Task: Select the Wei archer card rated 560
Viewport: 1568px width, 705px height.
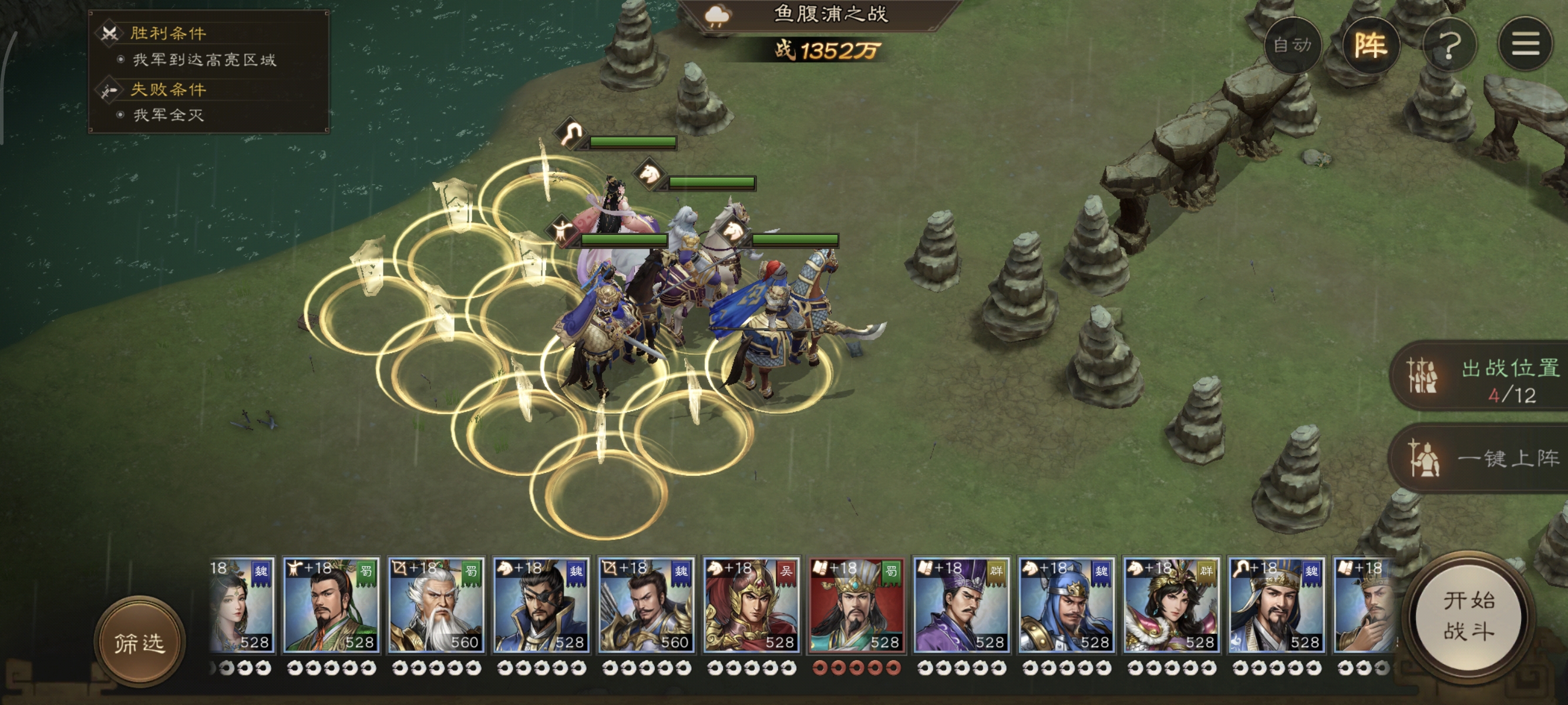Action: (x=646, y=605)
